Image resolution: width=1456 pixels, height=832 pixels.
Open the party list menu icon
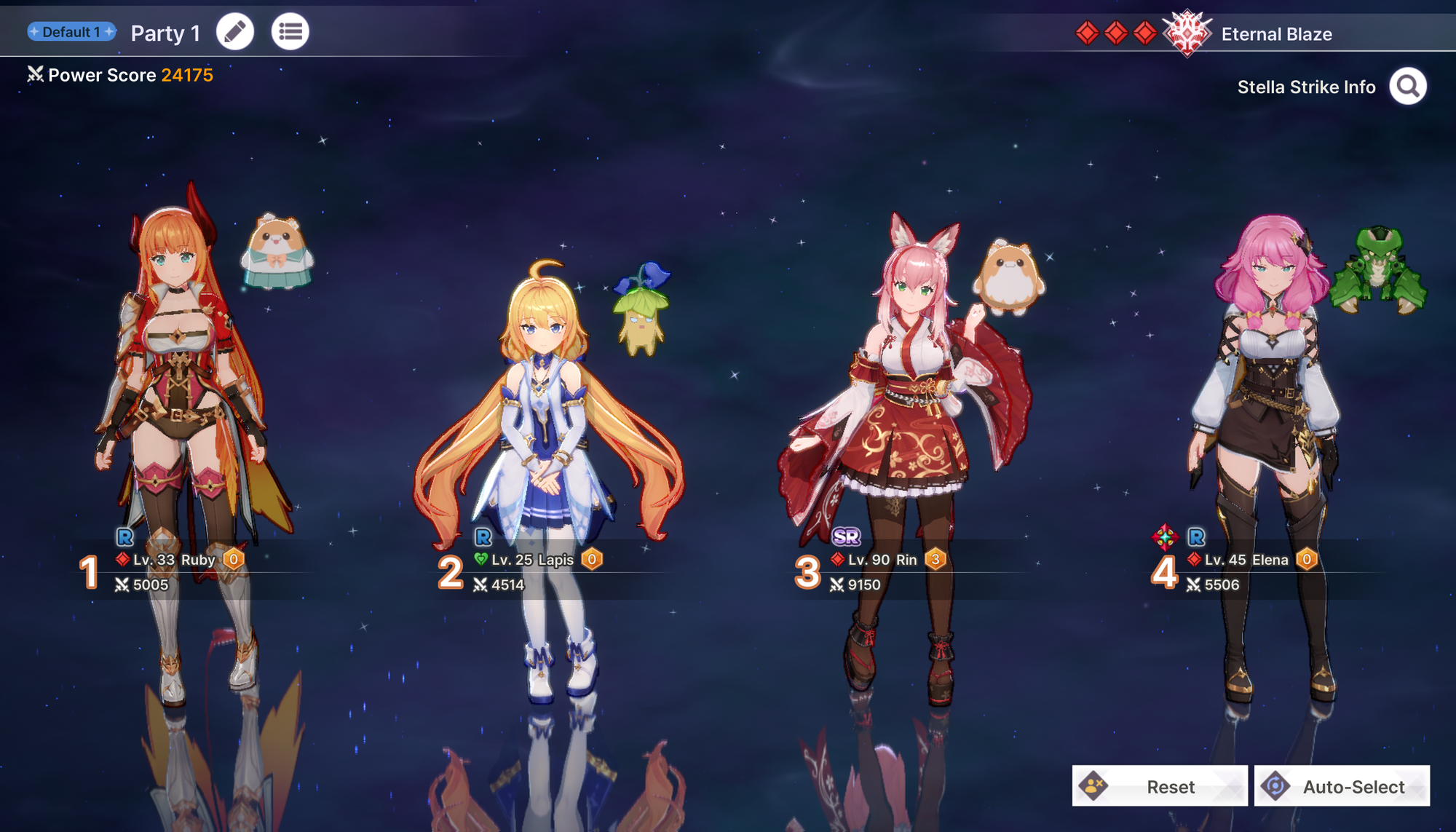[290, 32]
